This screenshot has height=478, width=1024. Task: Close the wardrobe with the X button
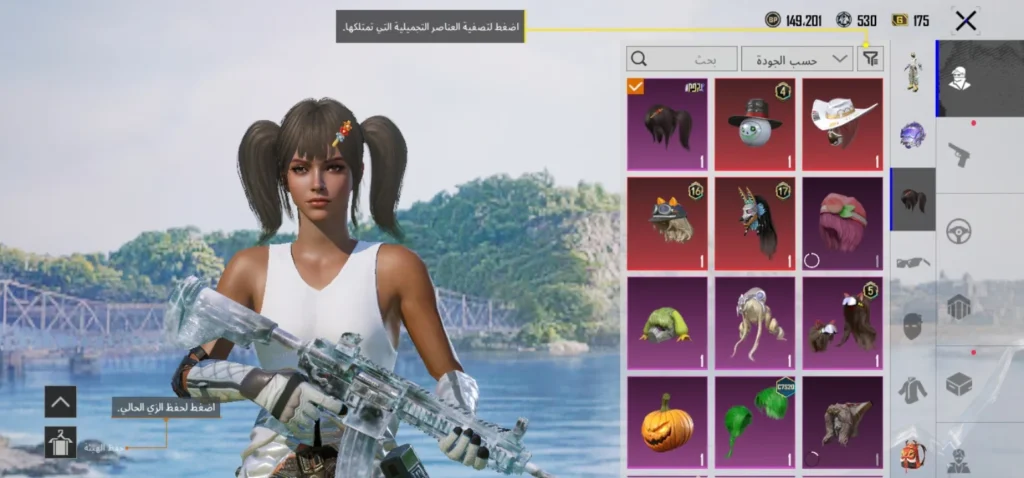tap(965, 20)
